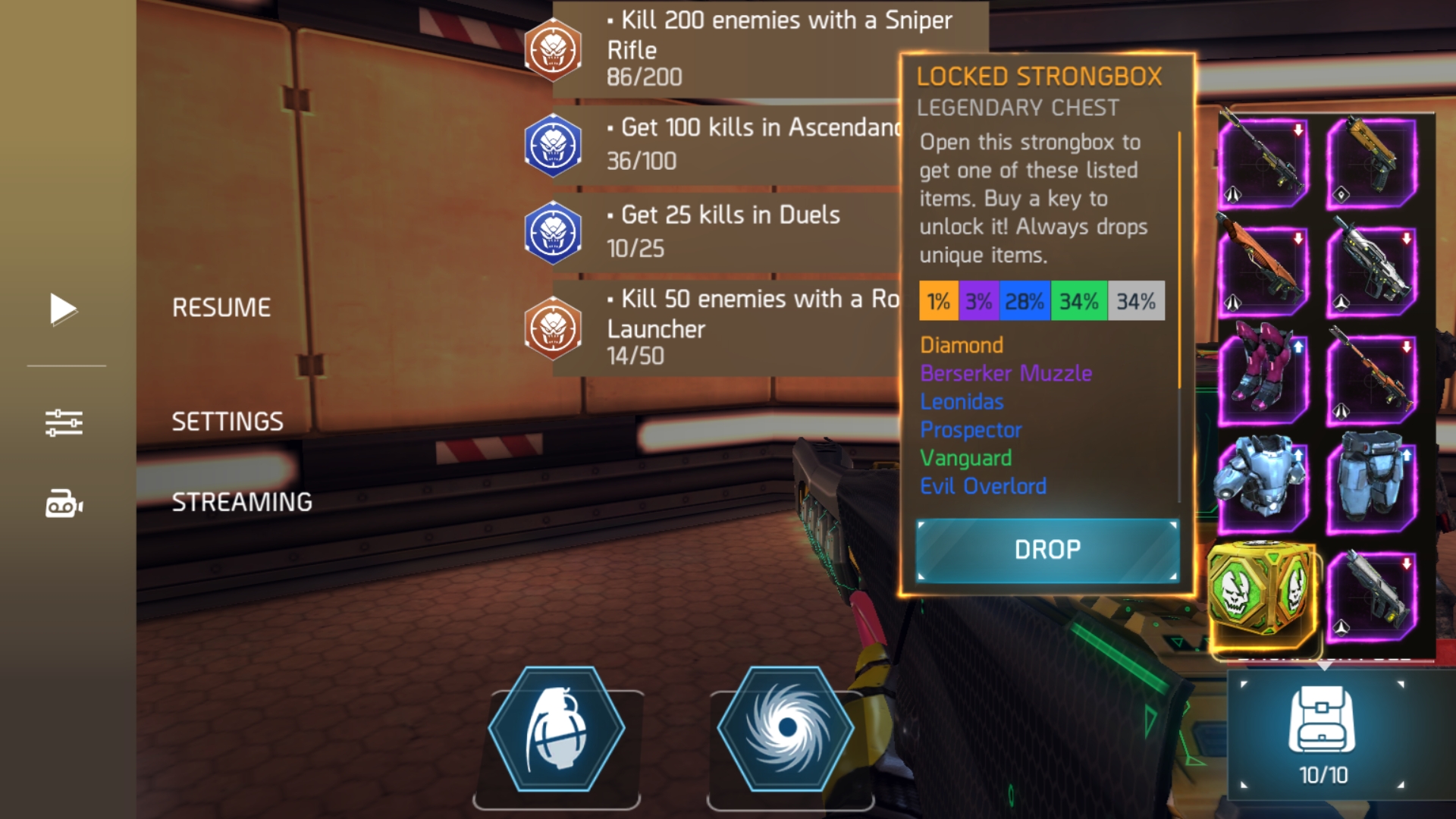Click the blue skull badge on Ascendancy mission
This screenshot has height=819, width=1456.
point(553,144)
